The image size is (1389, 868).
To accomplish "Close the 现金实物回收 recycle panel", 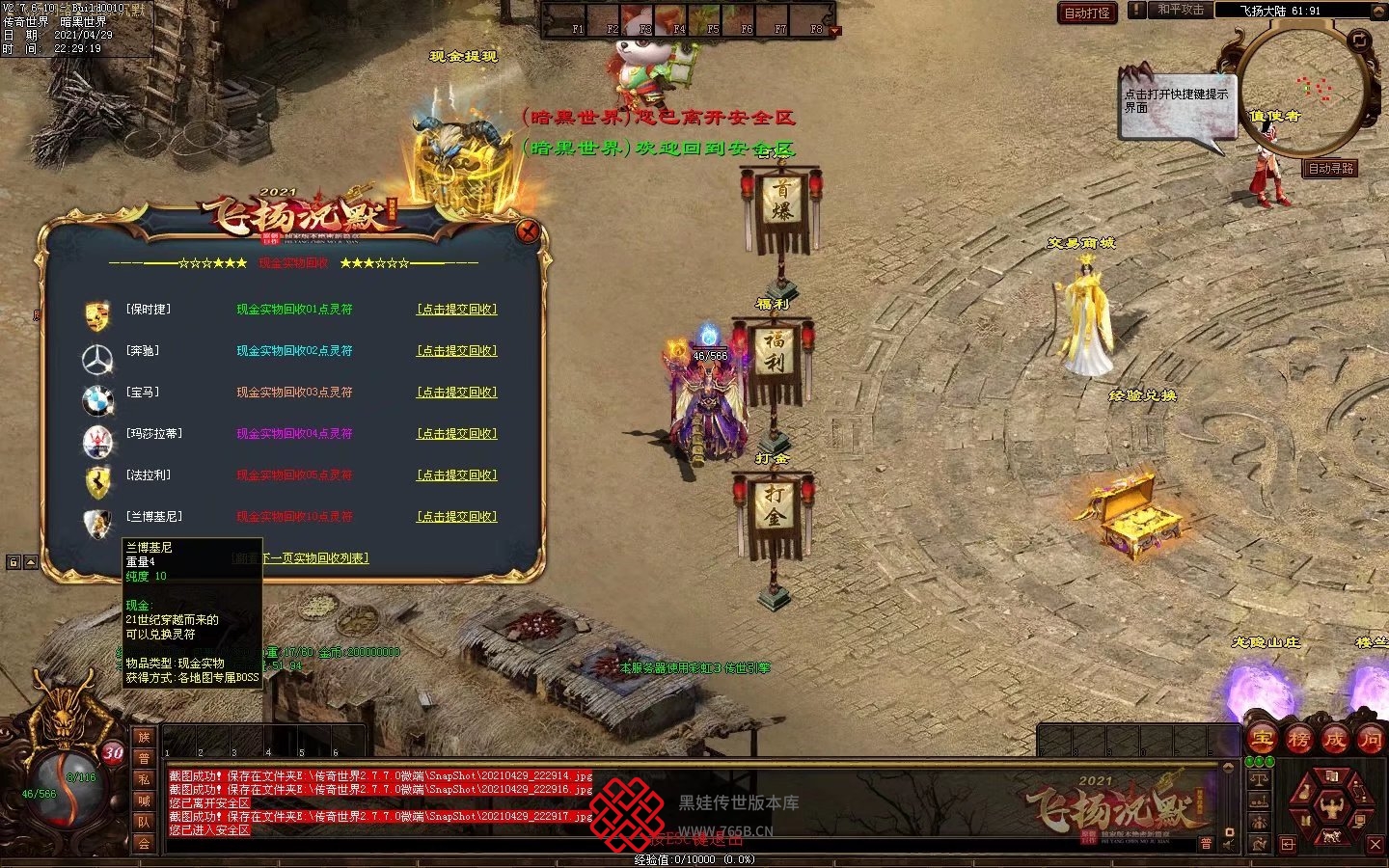I will [x=528, y=231].
